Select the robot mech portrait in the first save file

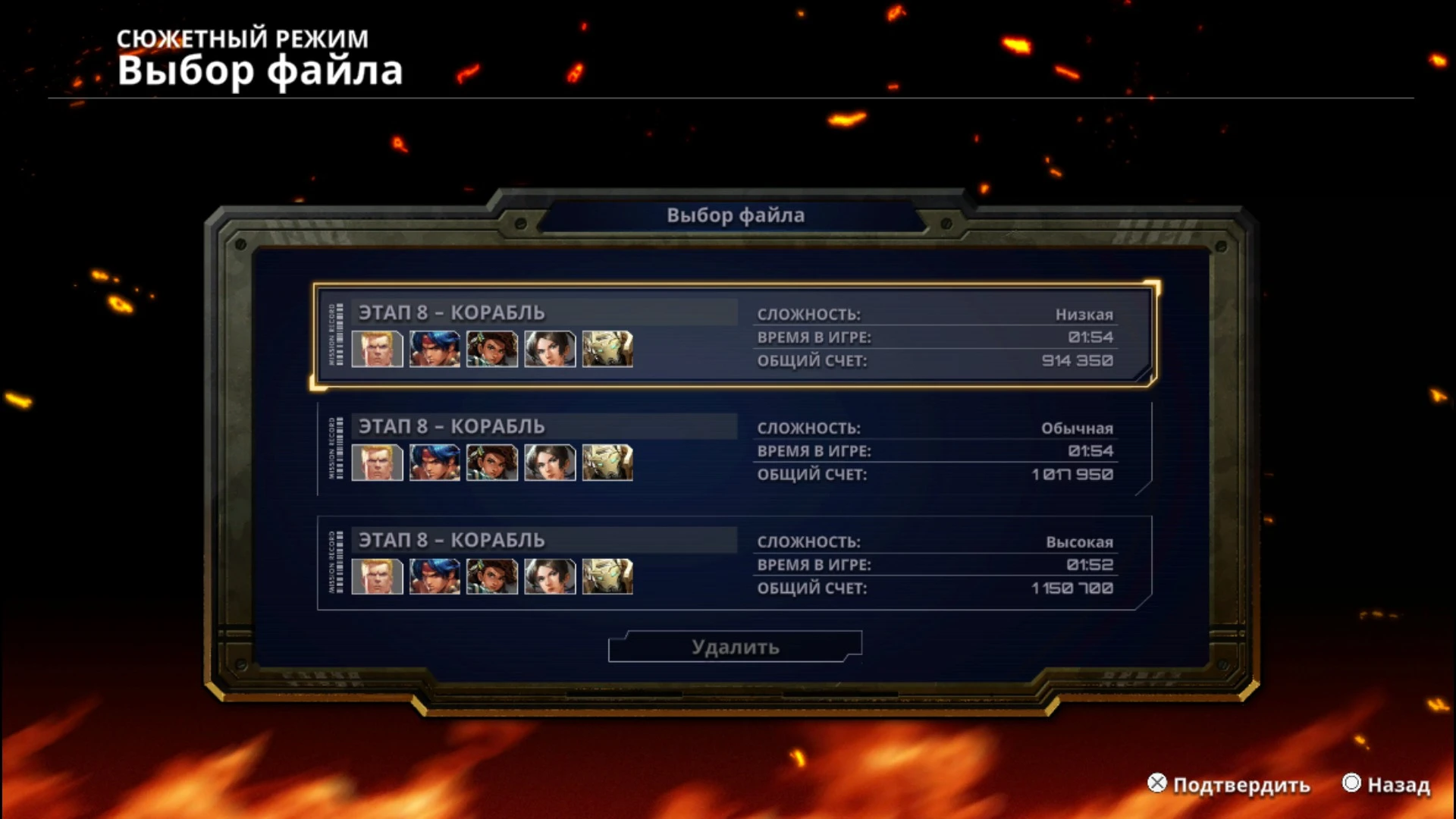pos(607,349)
